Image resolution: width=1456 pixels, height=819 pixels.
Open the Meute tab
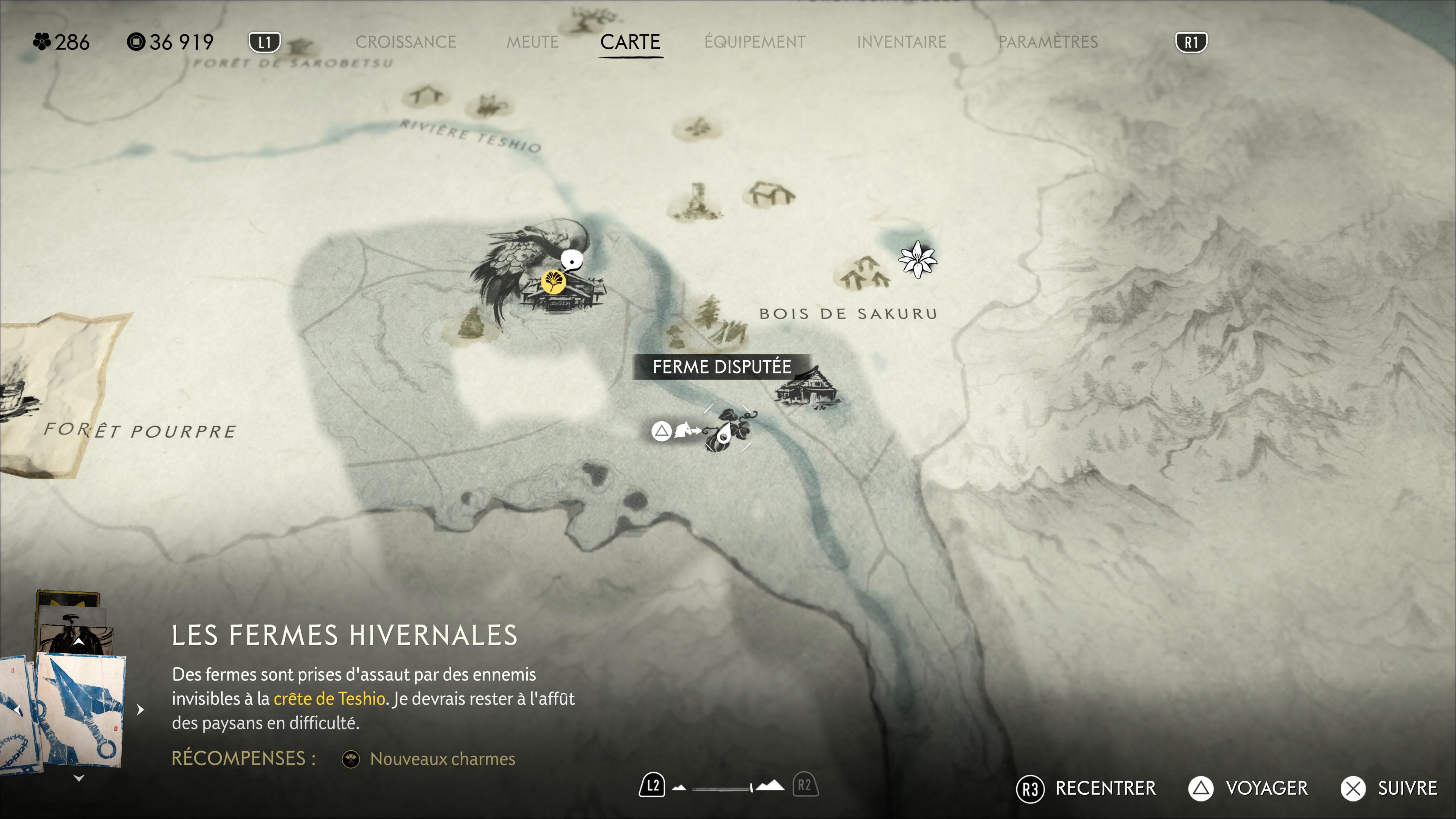pyautogui.click(x=532, y=42)
